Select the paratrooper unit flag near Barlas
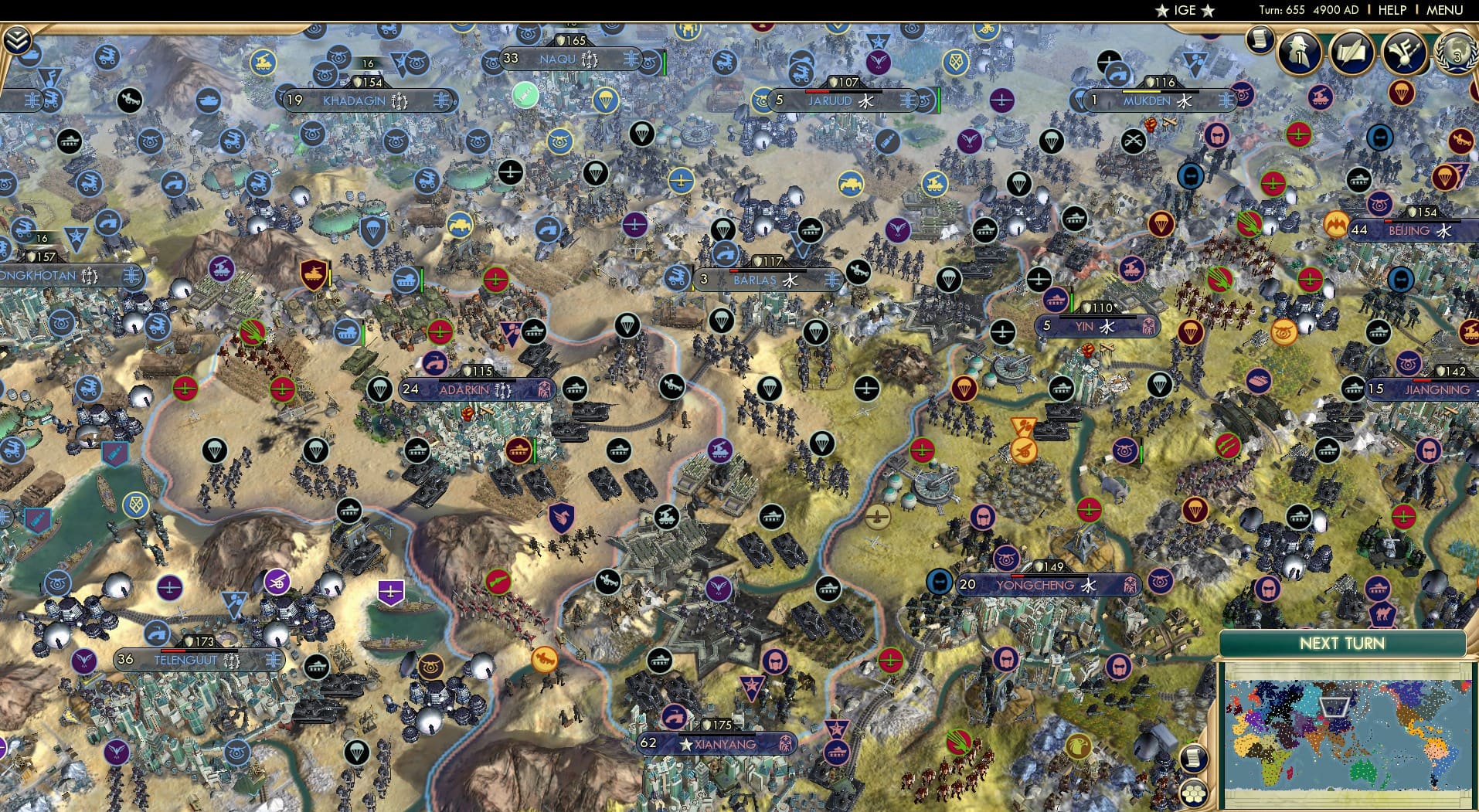 722,229
